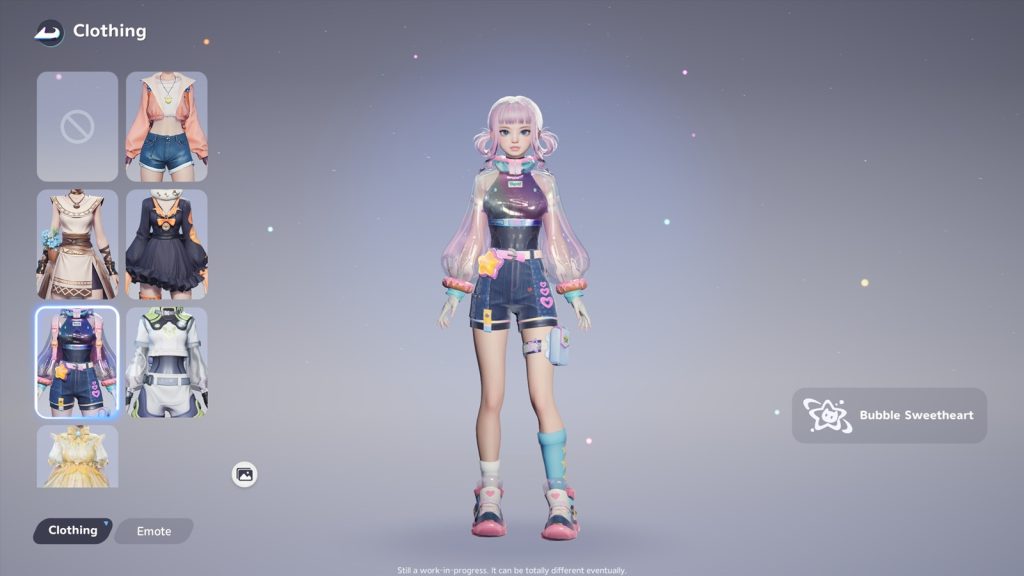Switch to the Emote tab
Image resolution: width=1024 pixels, height=576 pixels.
point(154,531)
